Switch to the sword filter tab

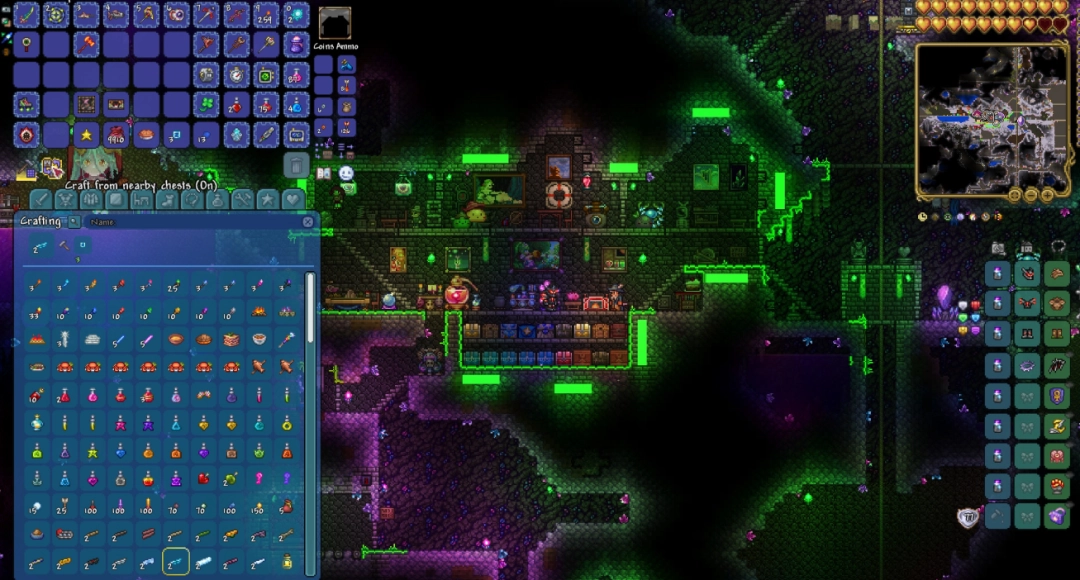40,199
